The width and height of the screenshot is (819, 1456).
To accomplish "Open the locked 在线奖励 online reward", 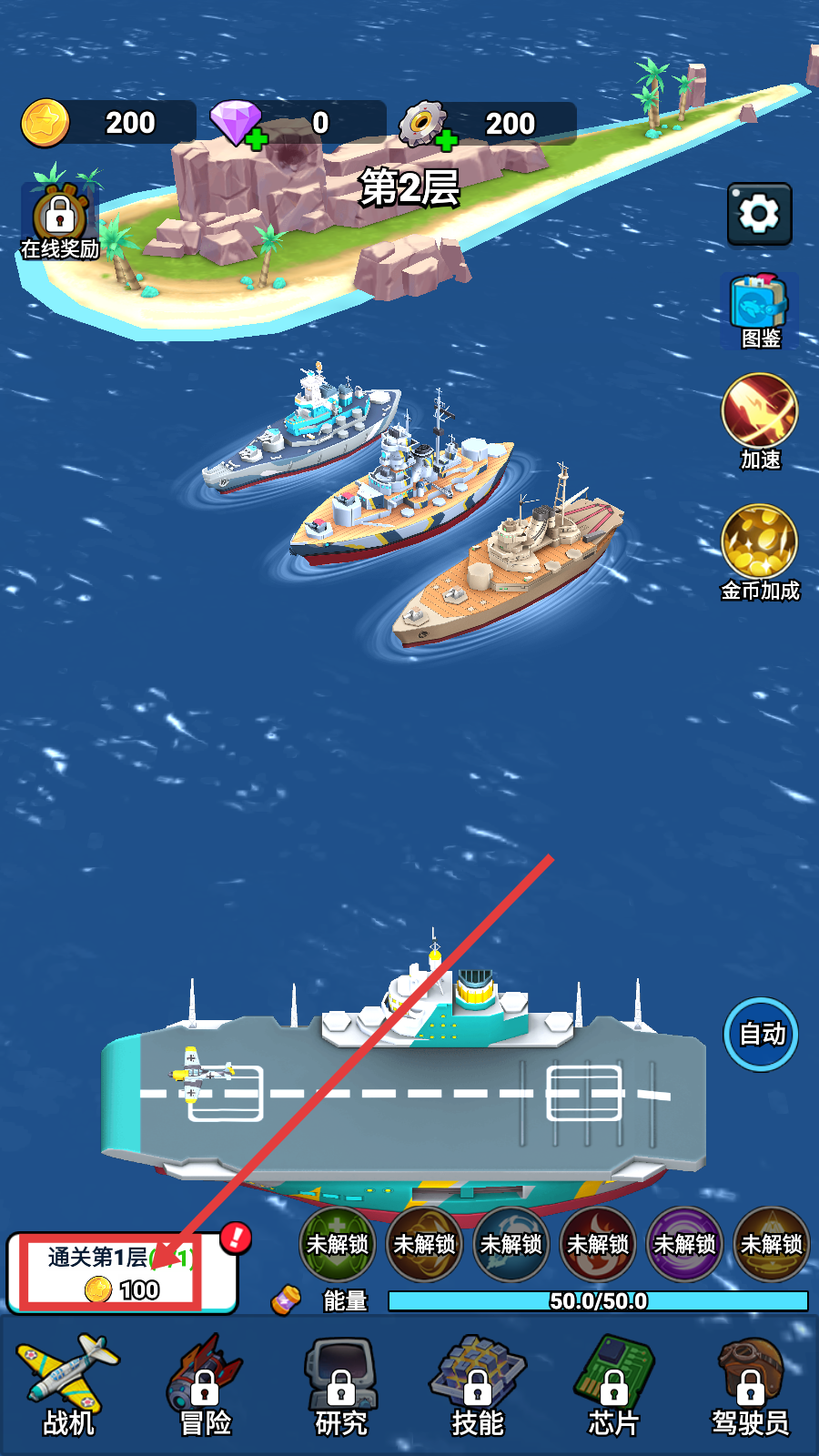I will tap(60, 223).
